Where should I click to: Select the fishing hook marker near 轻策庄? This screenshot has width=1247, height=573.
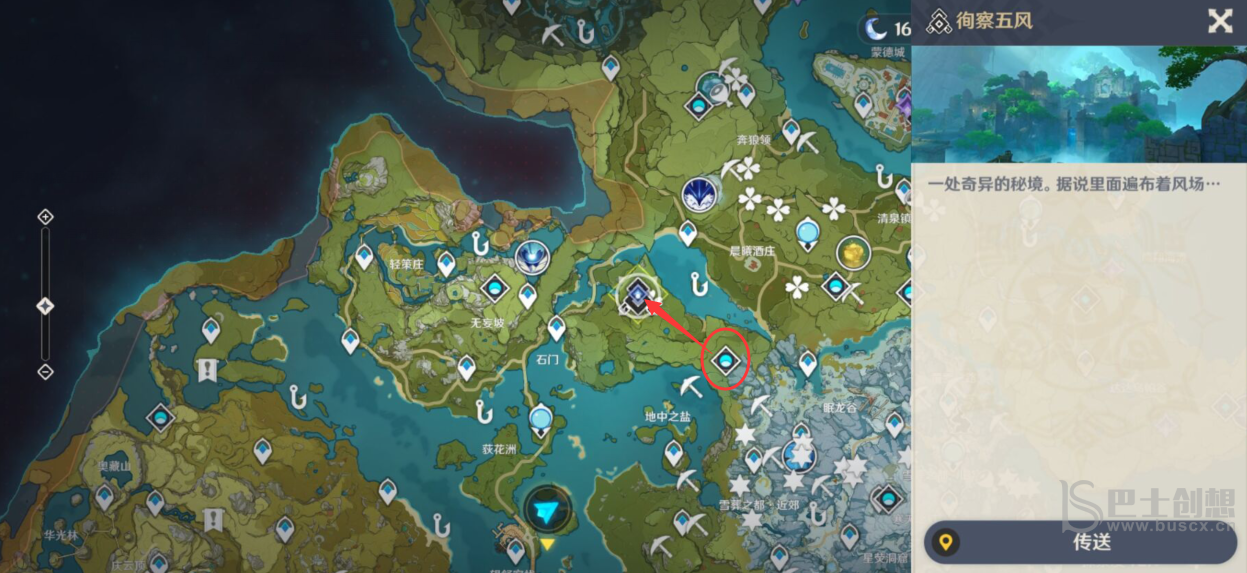[481, 243]
